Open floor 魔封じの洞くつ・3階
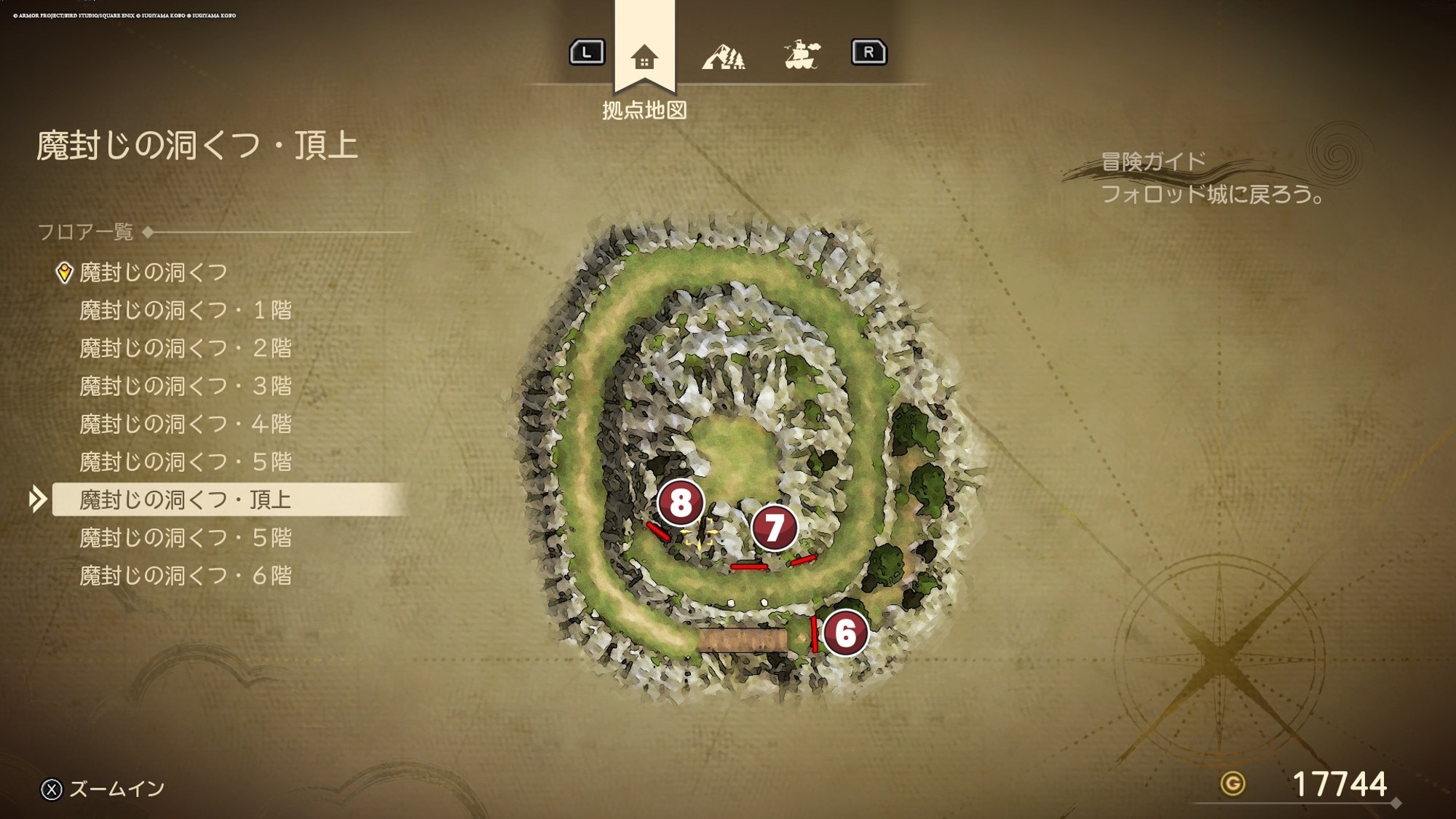Viewport: 1456px width, 819px height. pyautogui.click(x=185, y=386)
